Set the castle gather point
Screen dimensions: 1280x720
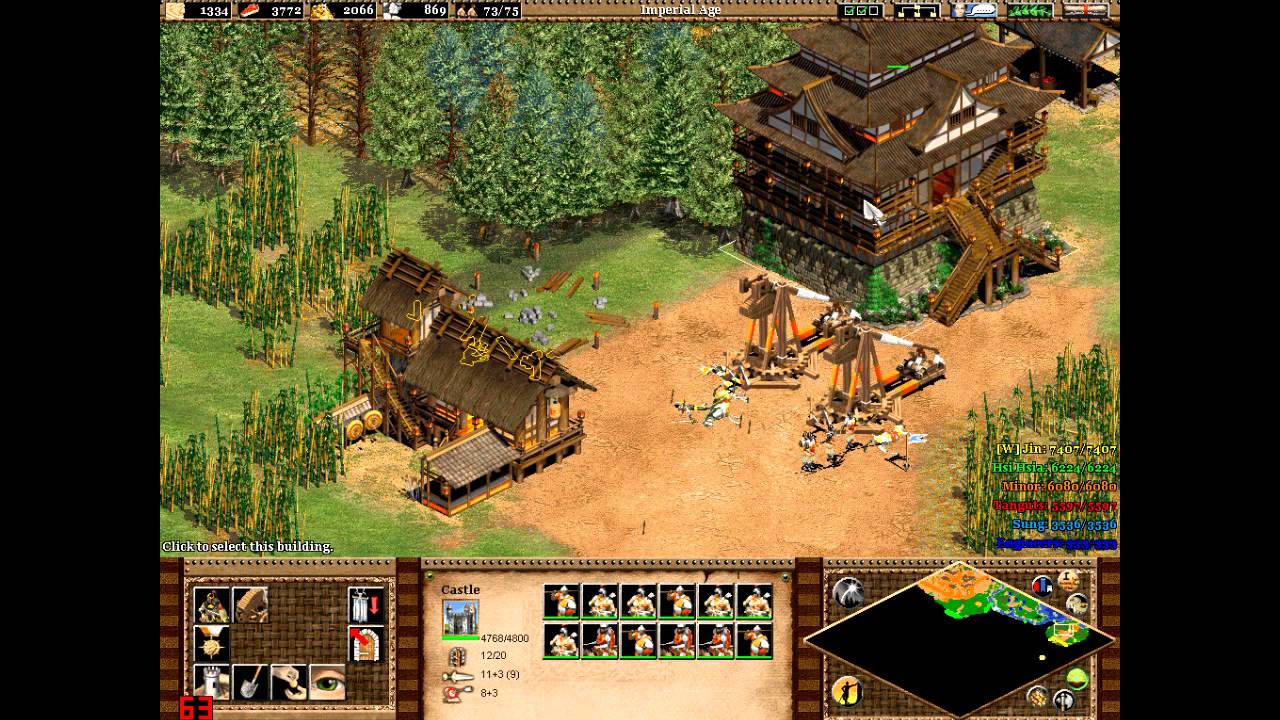[x=366, y=643]
